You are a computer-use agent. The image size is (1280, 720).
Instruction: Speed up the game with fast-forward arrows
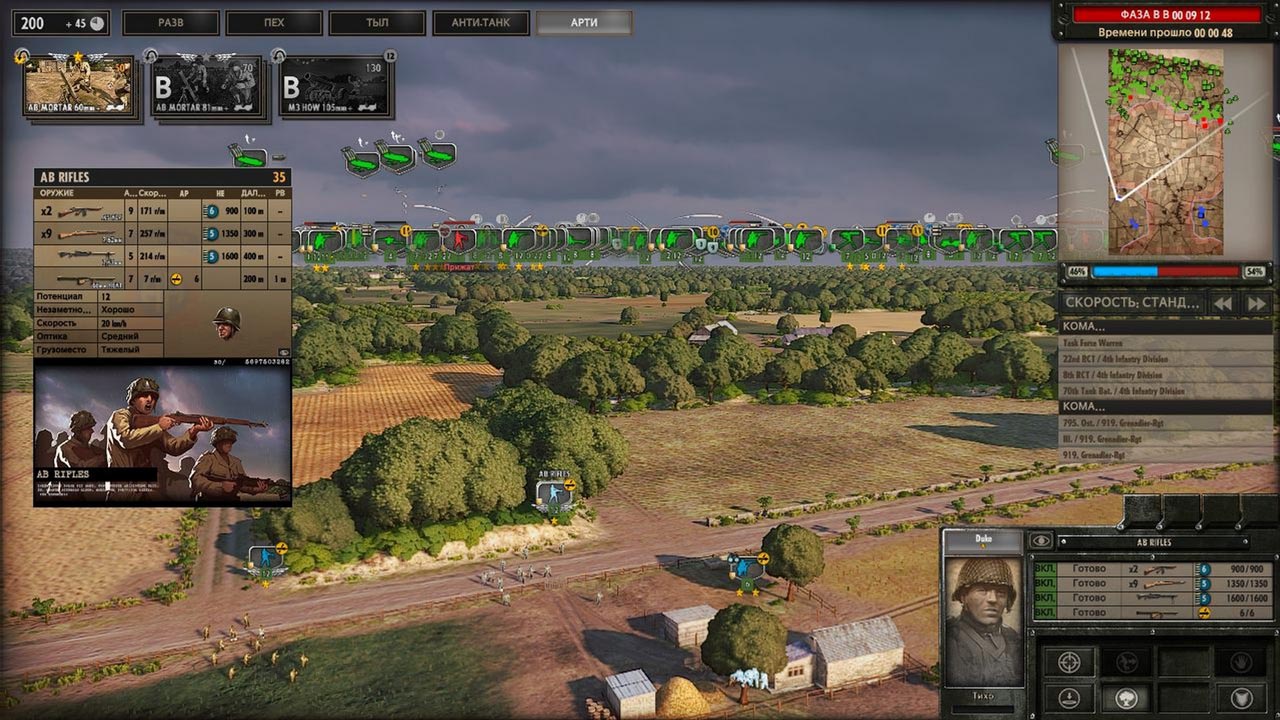tap(1256, 303)
